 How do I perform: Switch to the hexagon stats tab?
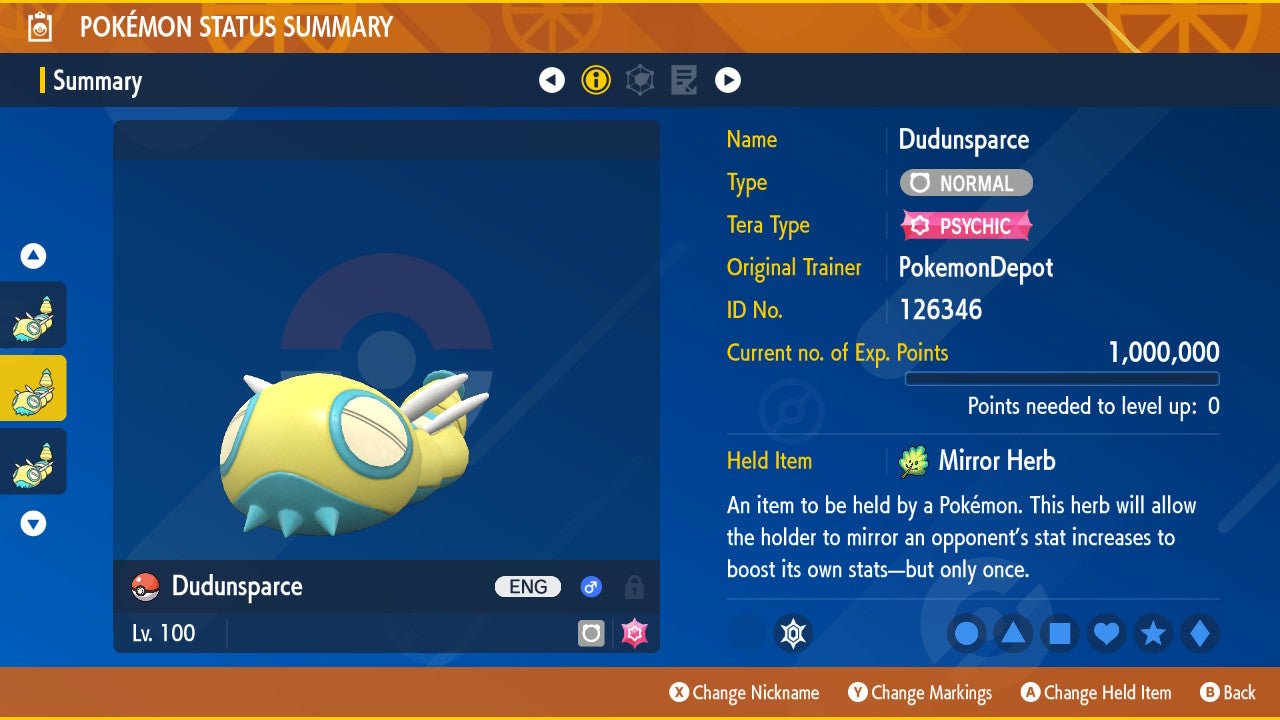(x=640, y=80)
